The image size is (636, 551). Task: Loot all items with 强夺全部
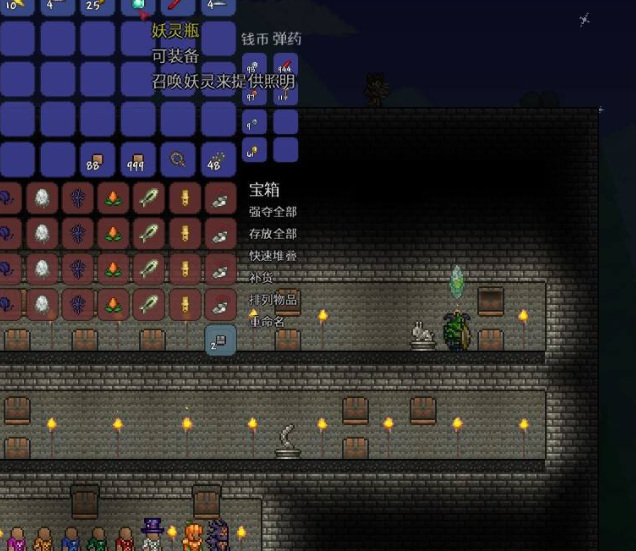[x=272, y=212]
